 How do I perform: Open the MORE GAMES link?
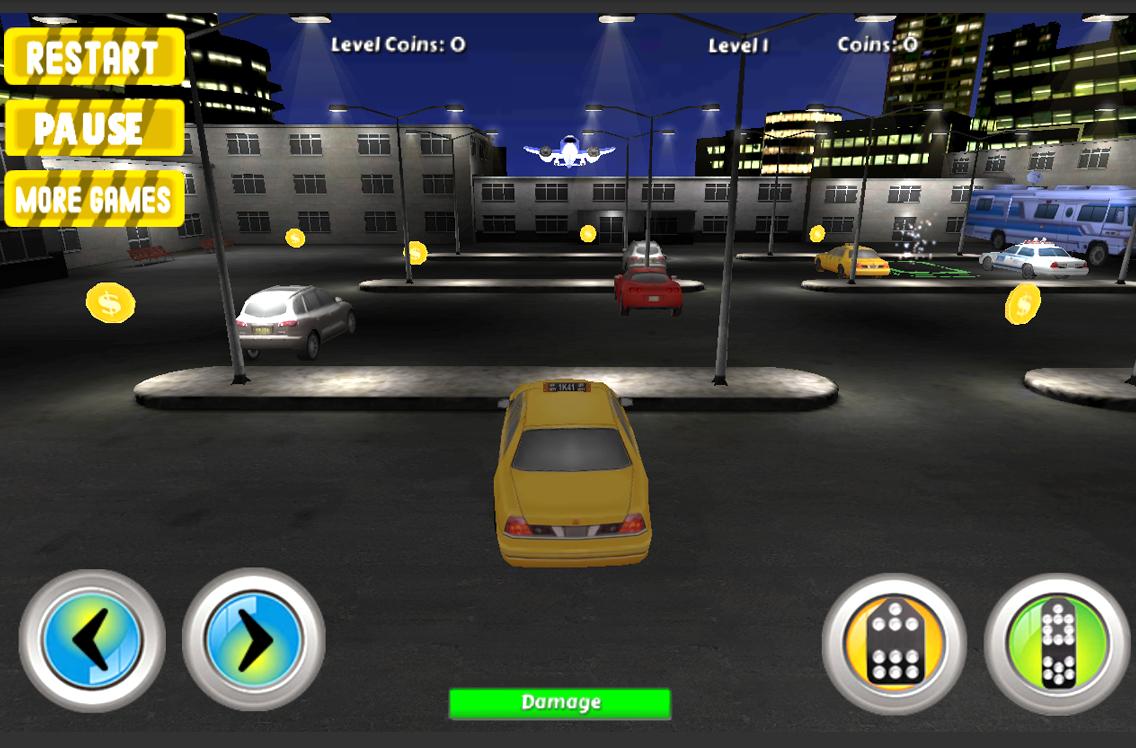pos(94,199)
